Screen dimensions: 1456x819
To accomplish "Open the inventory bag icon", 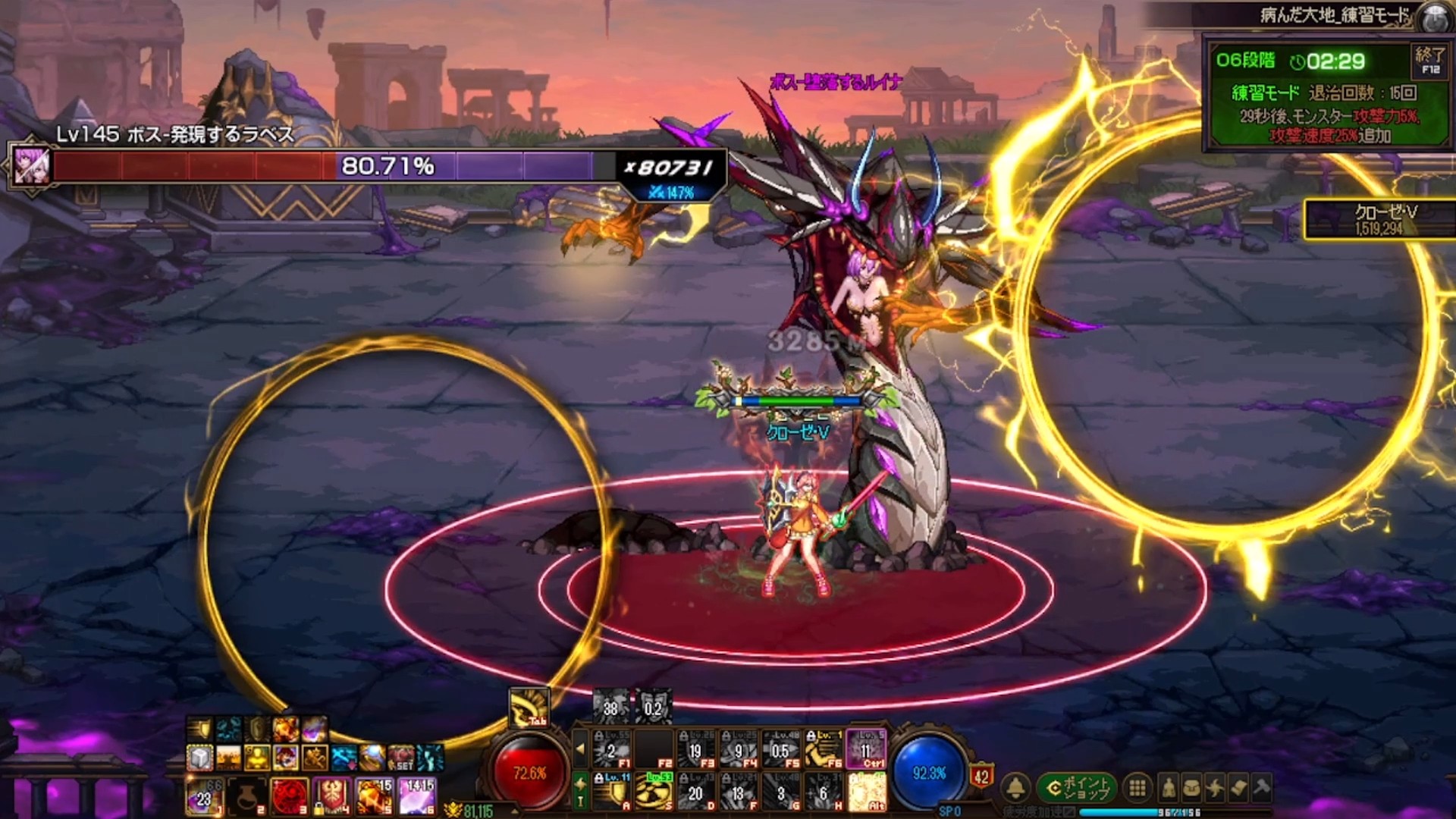I will coord(1192,789).
